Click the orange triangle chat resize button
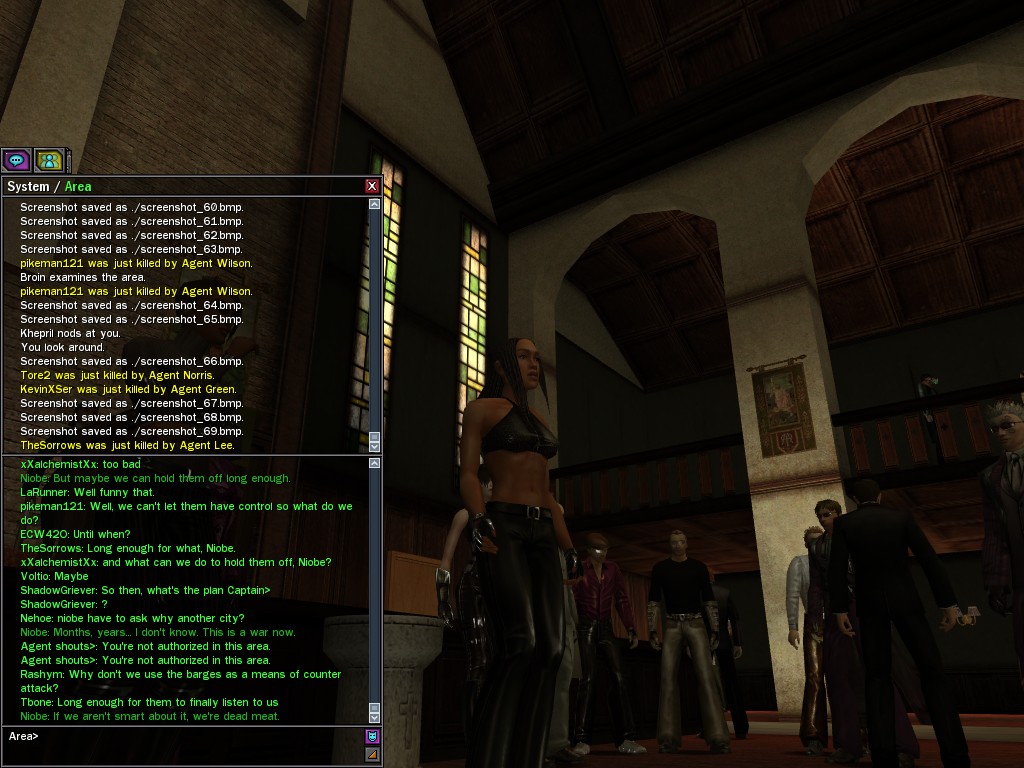Image resolution: width=1024 pixels, height=768 pixels. [x=372, y=754]
